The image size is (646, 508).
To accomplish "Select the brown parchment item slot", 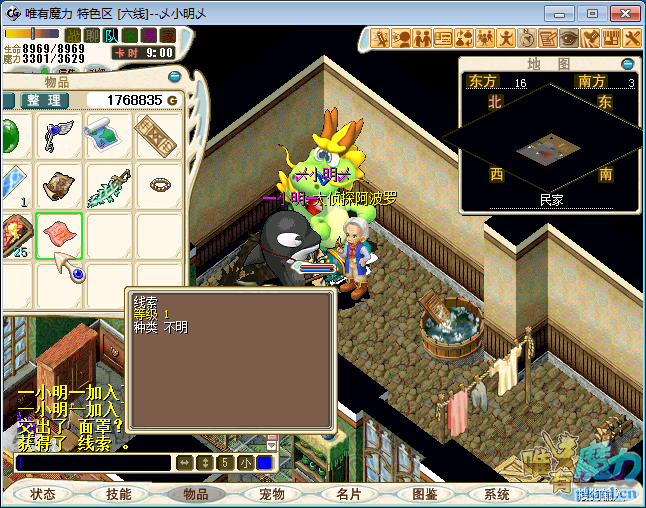I will pos(59,186).
